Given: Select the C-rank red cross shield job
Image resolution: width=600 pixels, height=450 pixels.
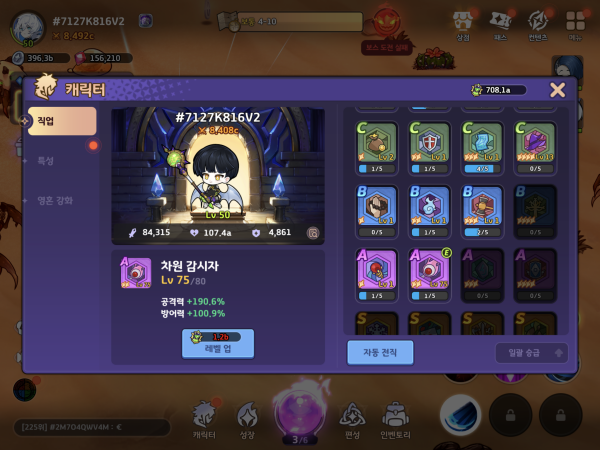Looking at the screenshot, I should pos(430,143).
